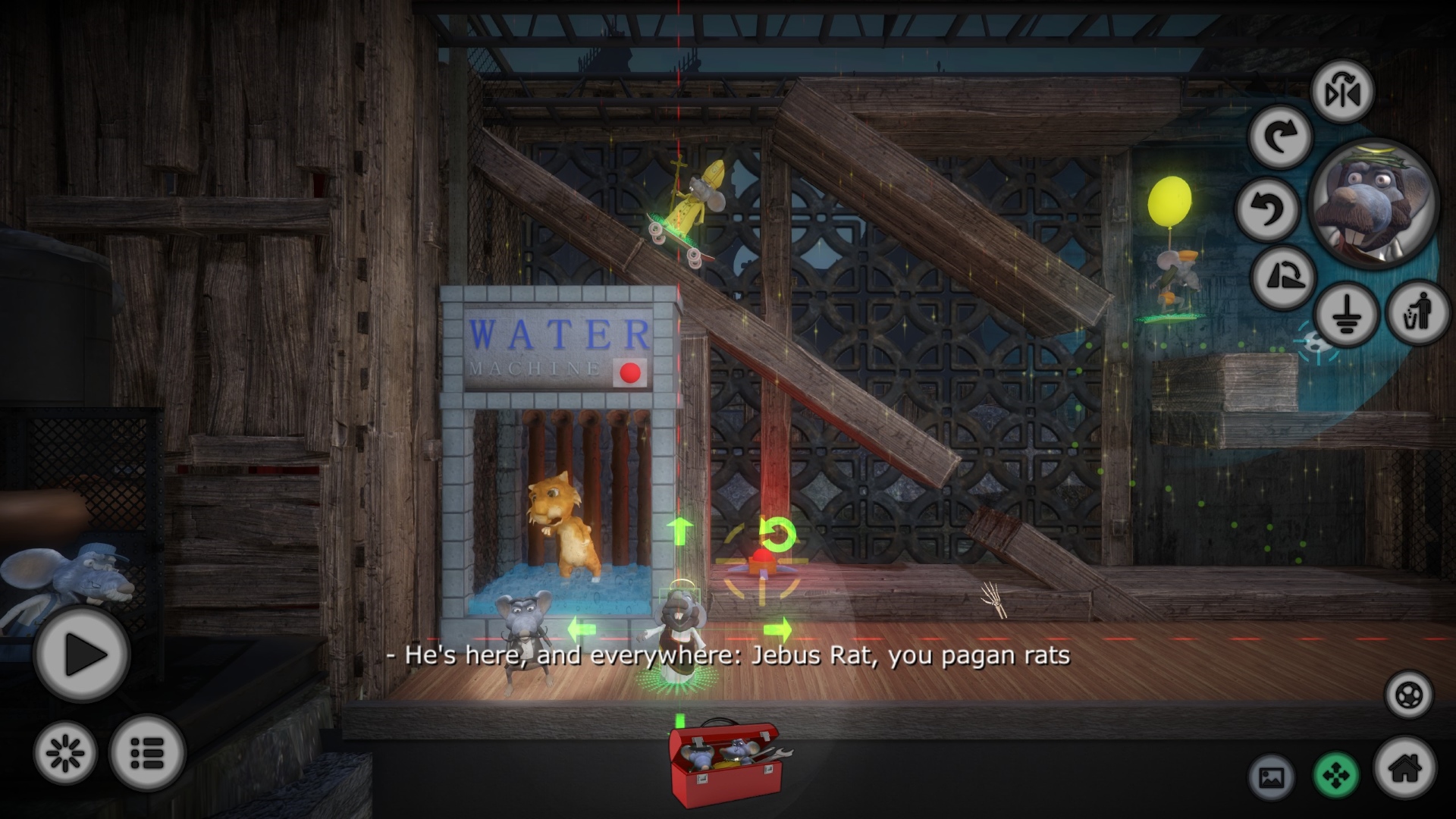Click the spinner-shaped reset button
The image size is (1456, 819).
(65, 753)
